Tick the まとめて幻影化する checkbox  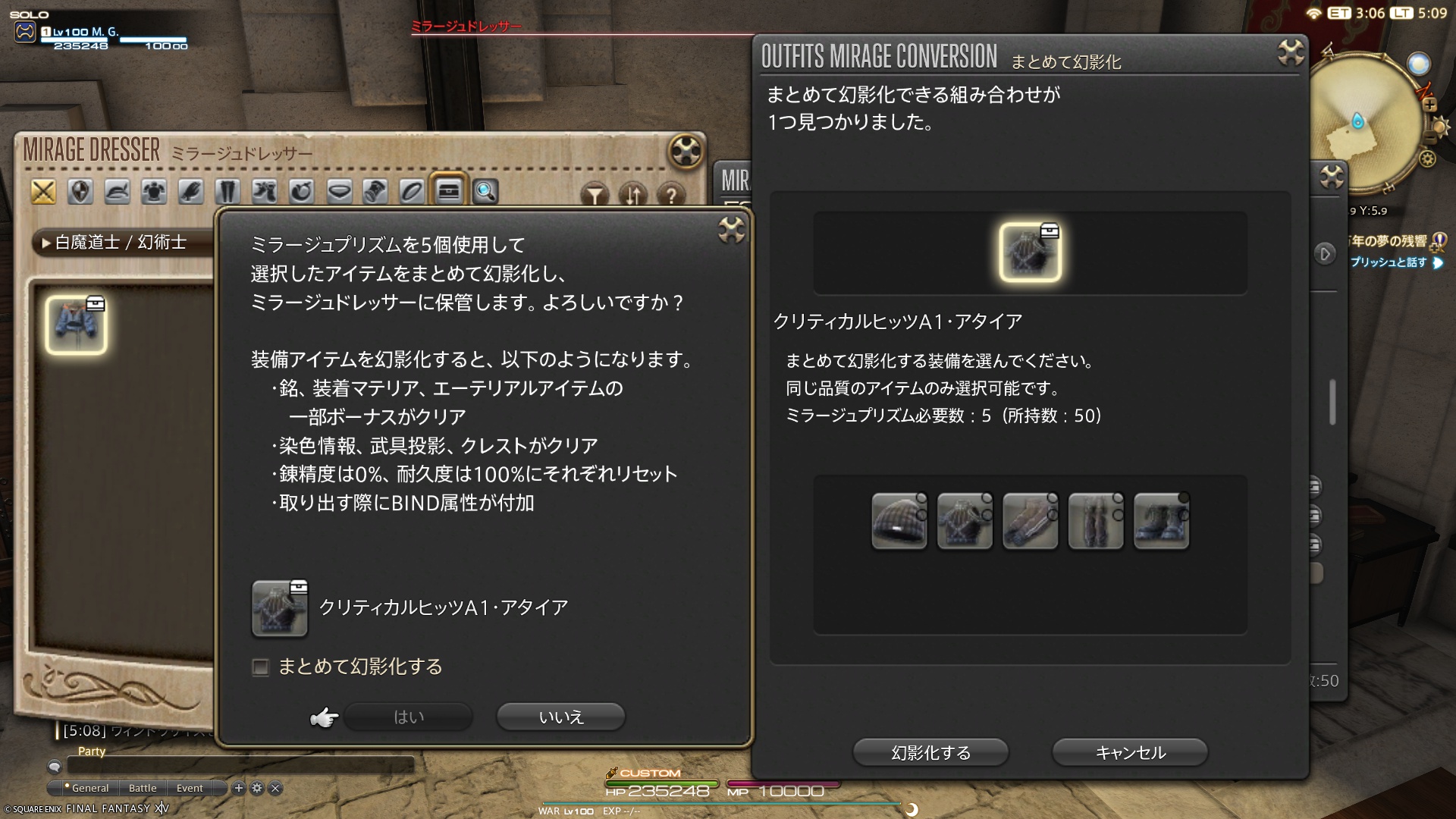(x=261, y=667)
